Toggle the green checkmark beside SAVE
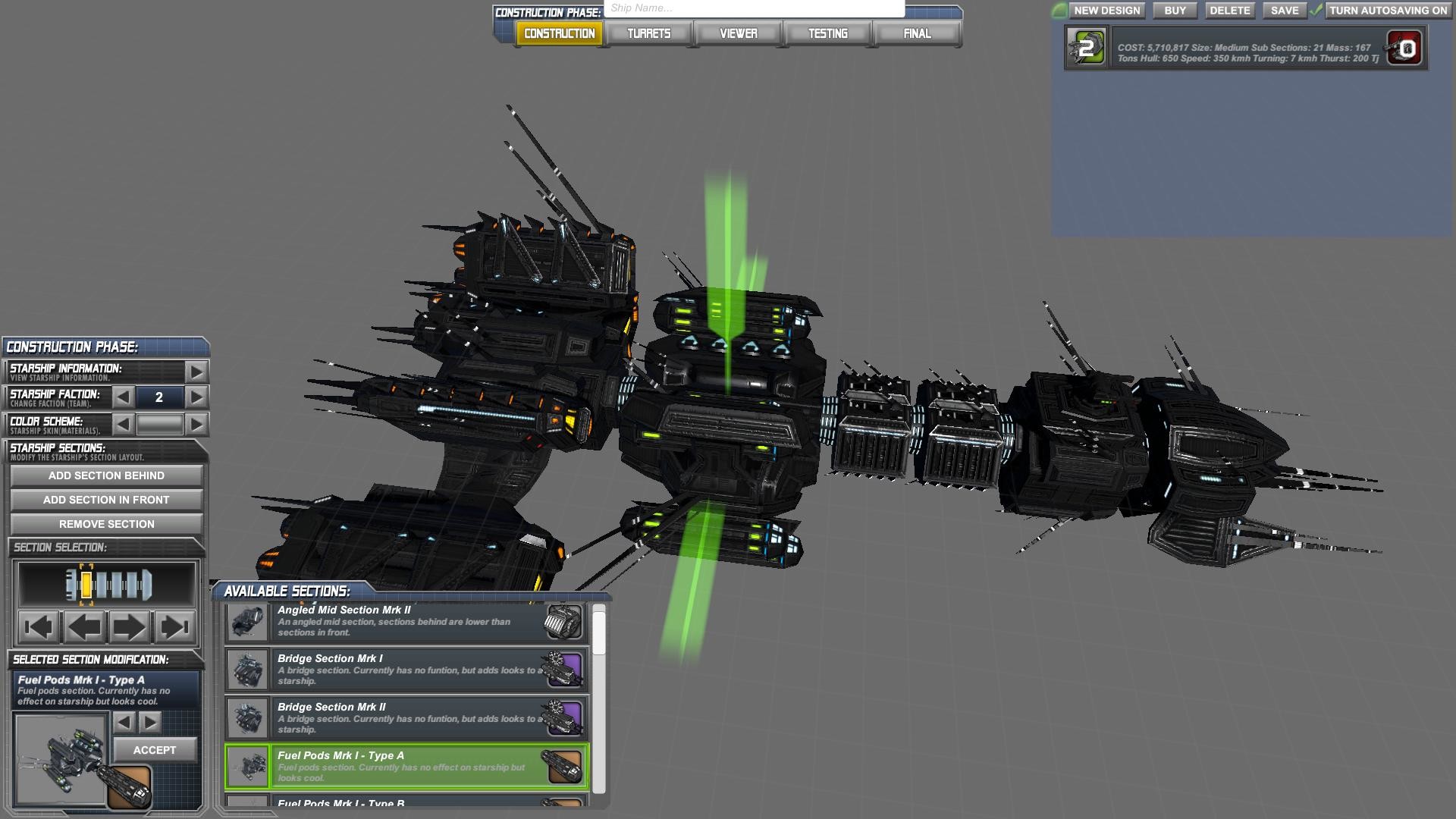This screenshot has width=1456, height=819. pos(1314,11)
